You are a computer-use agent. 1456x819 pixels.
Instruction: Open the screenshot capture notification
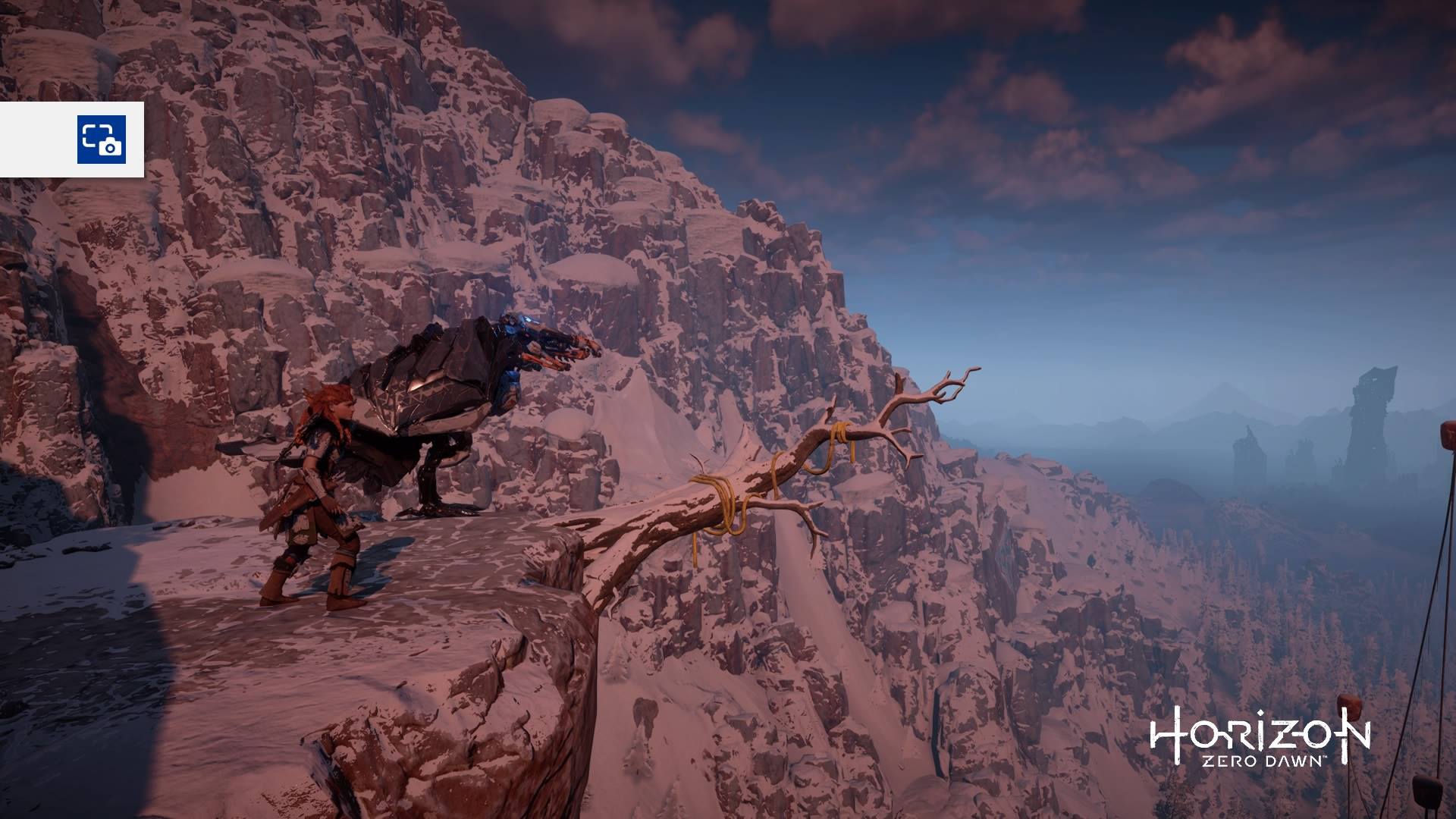click(101, 139)
